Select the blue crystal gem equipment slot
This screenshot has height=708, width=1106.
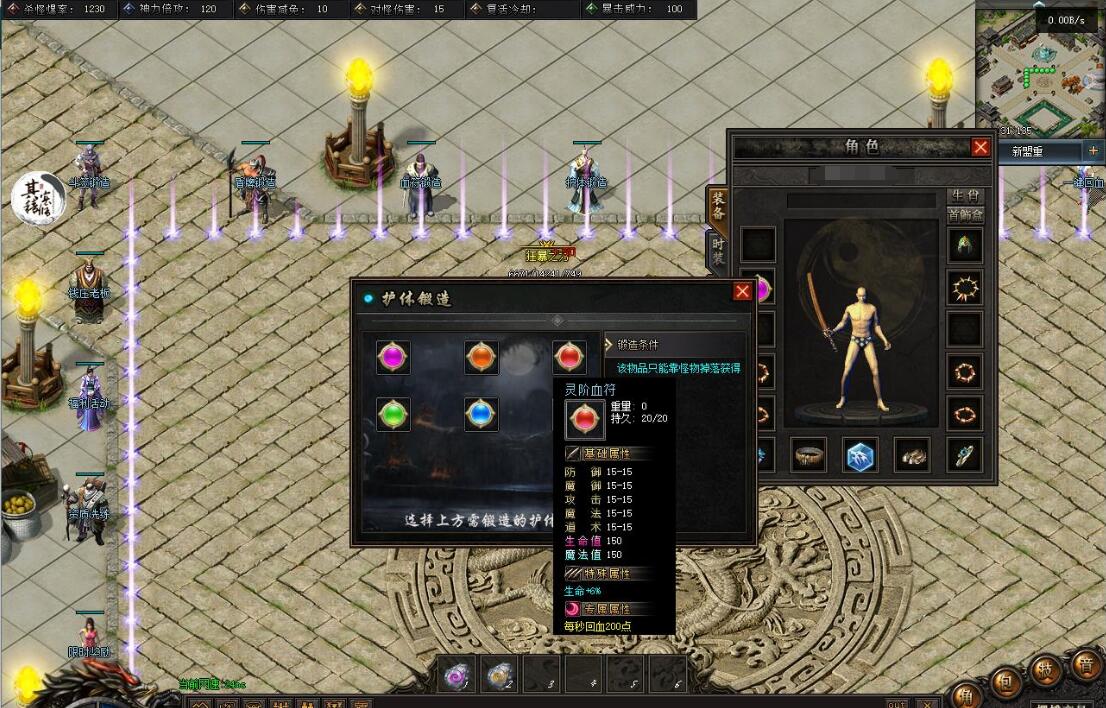tap(860, 456)
